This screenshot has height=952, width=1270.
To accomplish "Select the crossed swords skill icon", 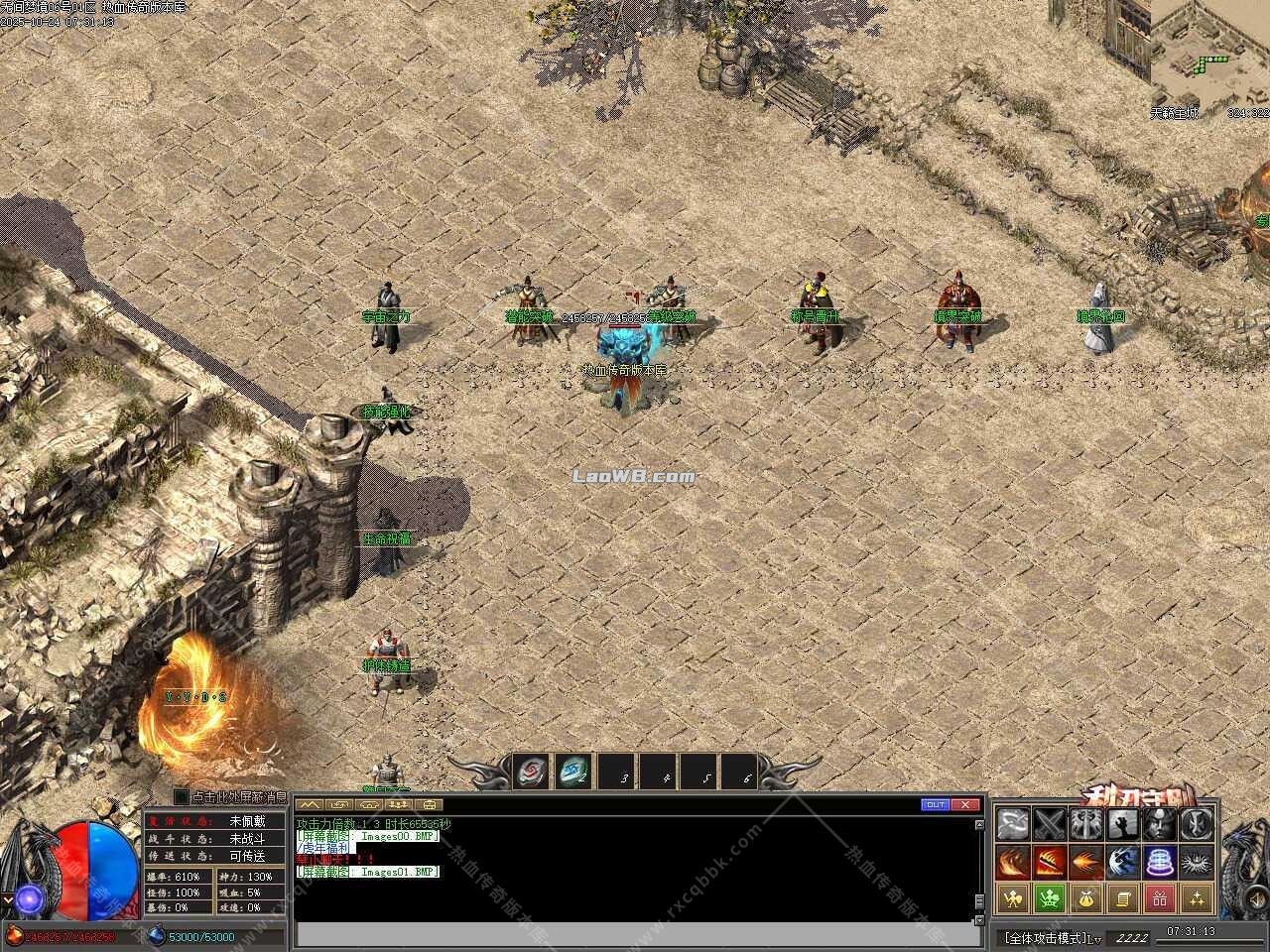I will (x=1050, y=825).
